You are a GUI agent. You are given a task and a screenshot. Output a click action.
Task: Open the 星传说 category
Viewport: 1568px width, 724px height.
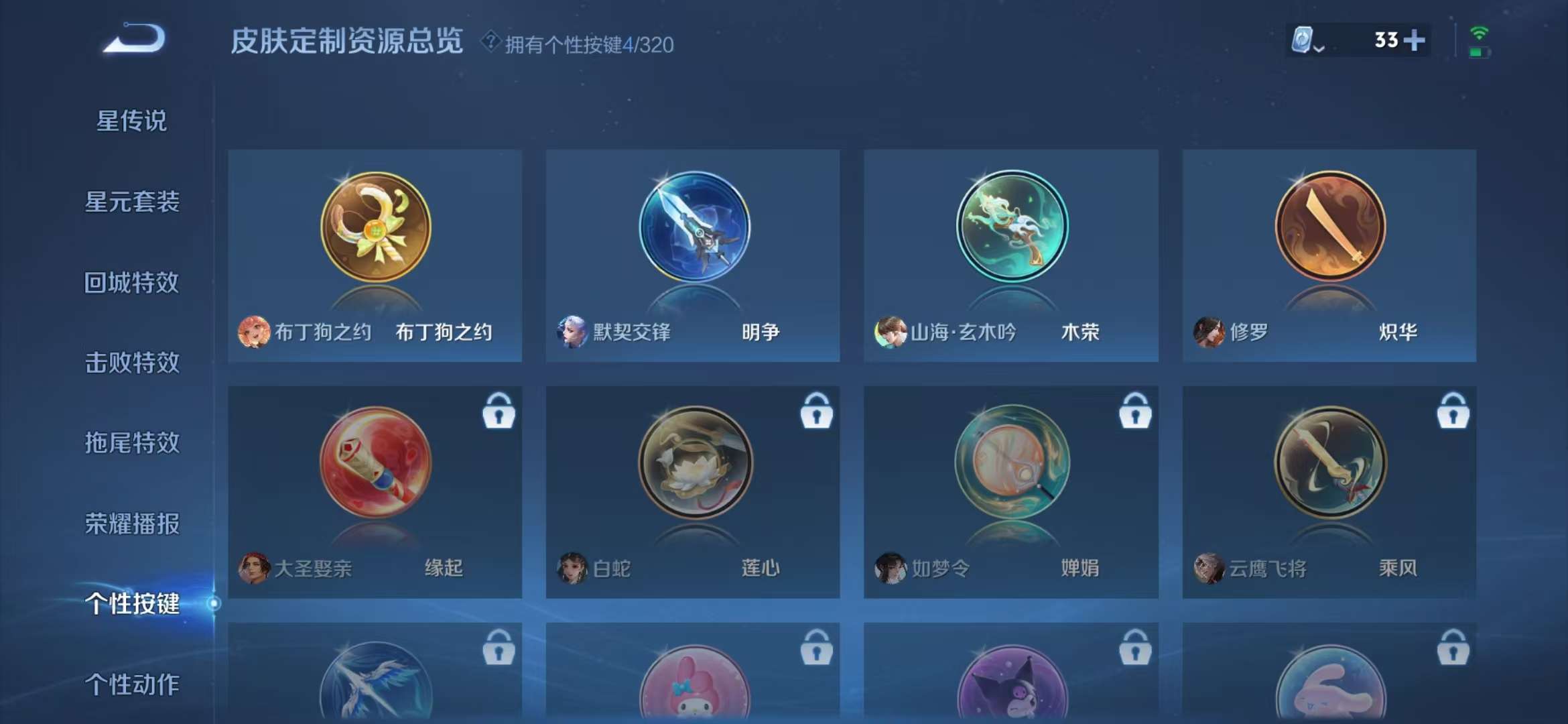[x=132, y=121]
